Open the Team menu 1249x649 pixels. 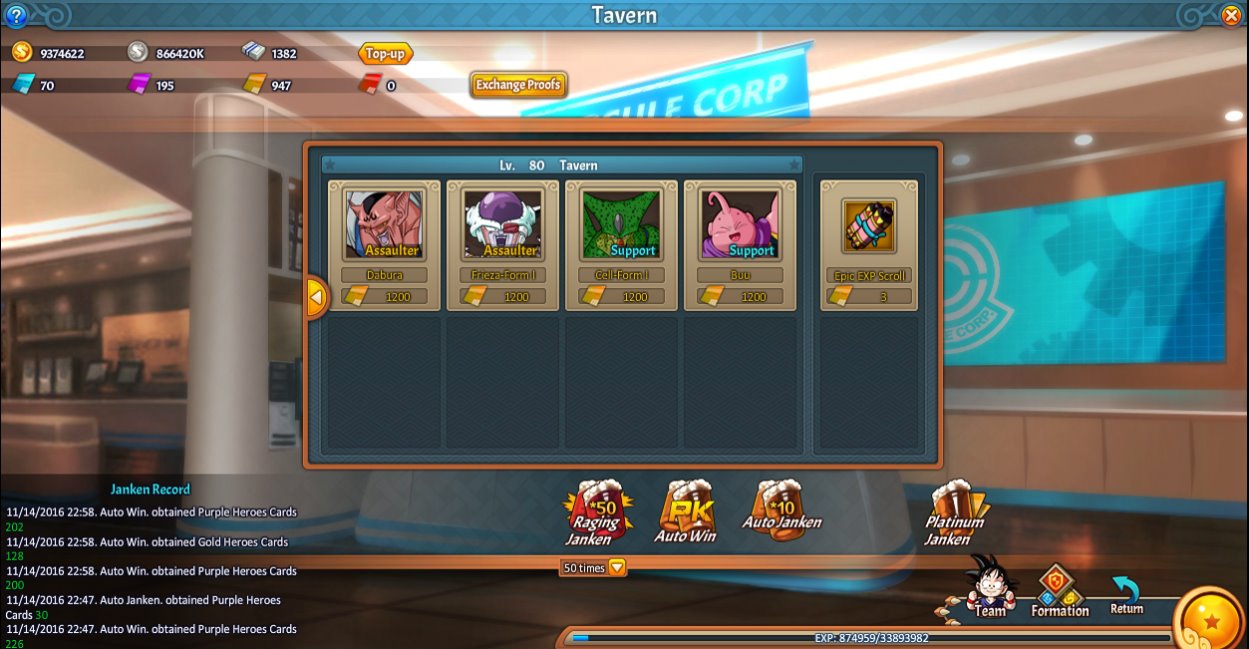pyautogui.click(x=989, y=590)
